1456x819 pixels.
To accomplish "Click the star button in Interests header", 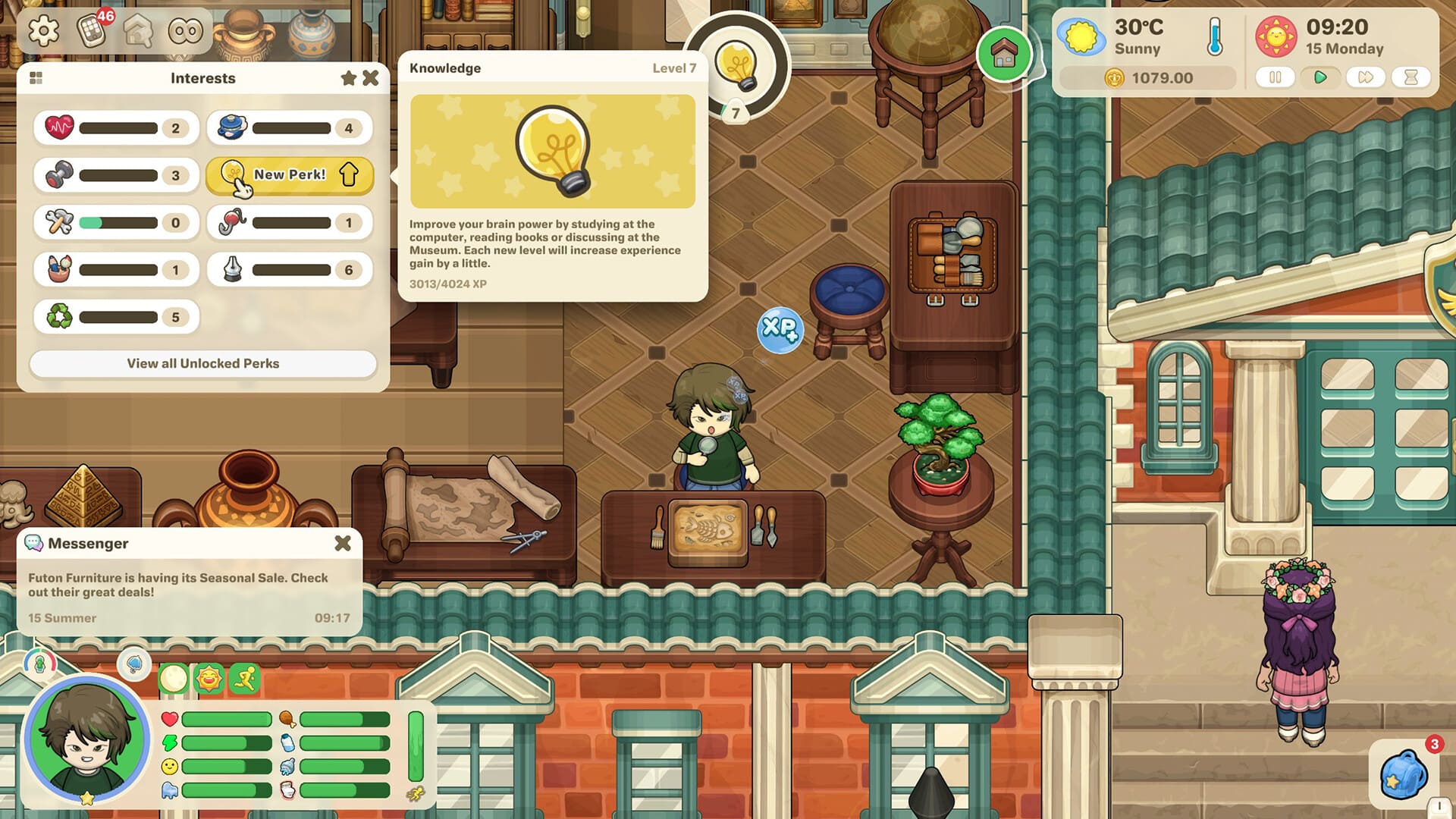I will point(349,78).
